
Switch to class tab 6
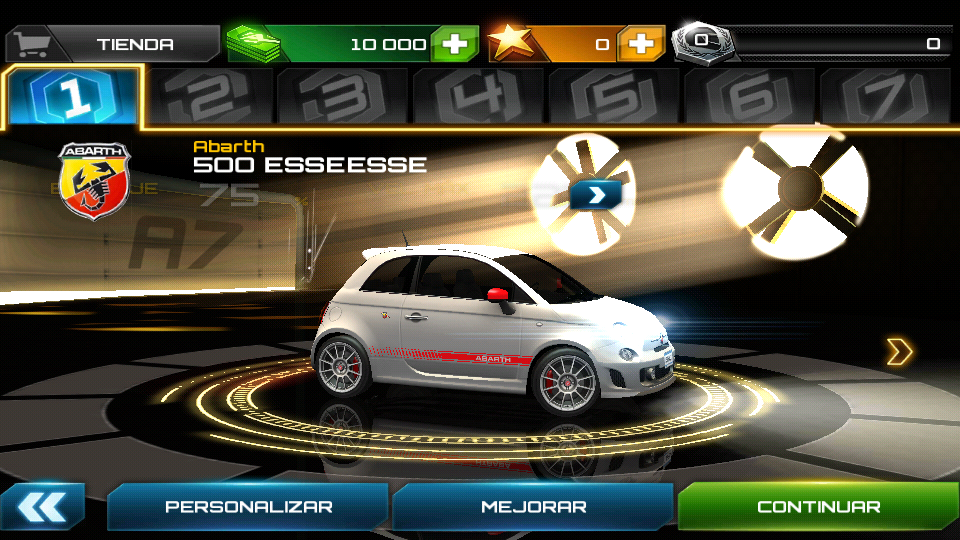coord(750,98)
